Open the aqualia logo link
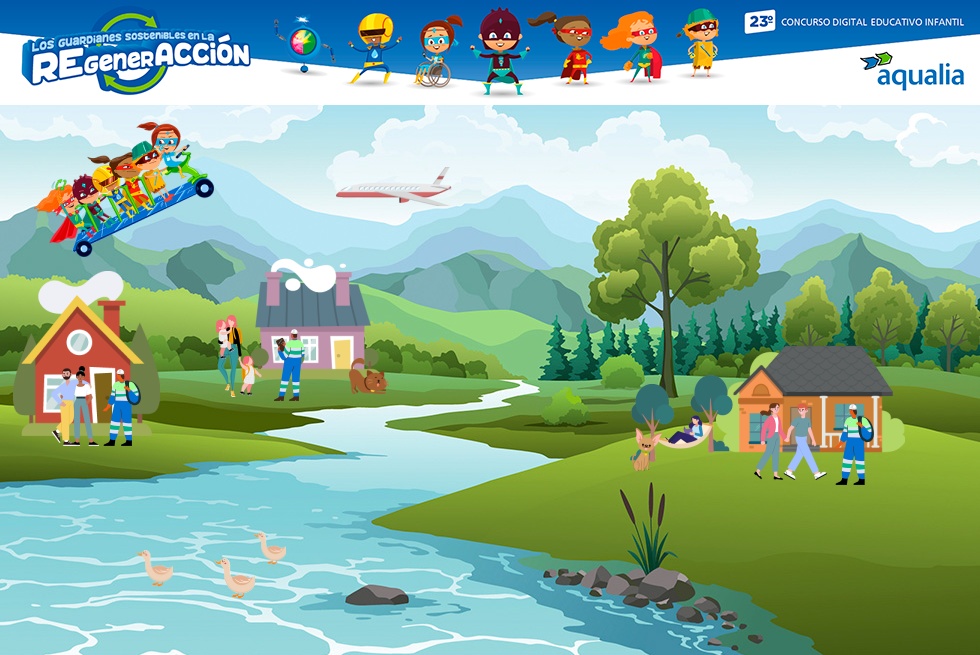Viewport: 980px width, 655px height. pyautogui.click(x=911, y=71)
